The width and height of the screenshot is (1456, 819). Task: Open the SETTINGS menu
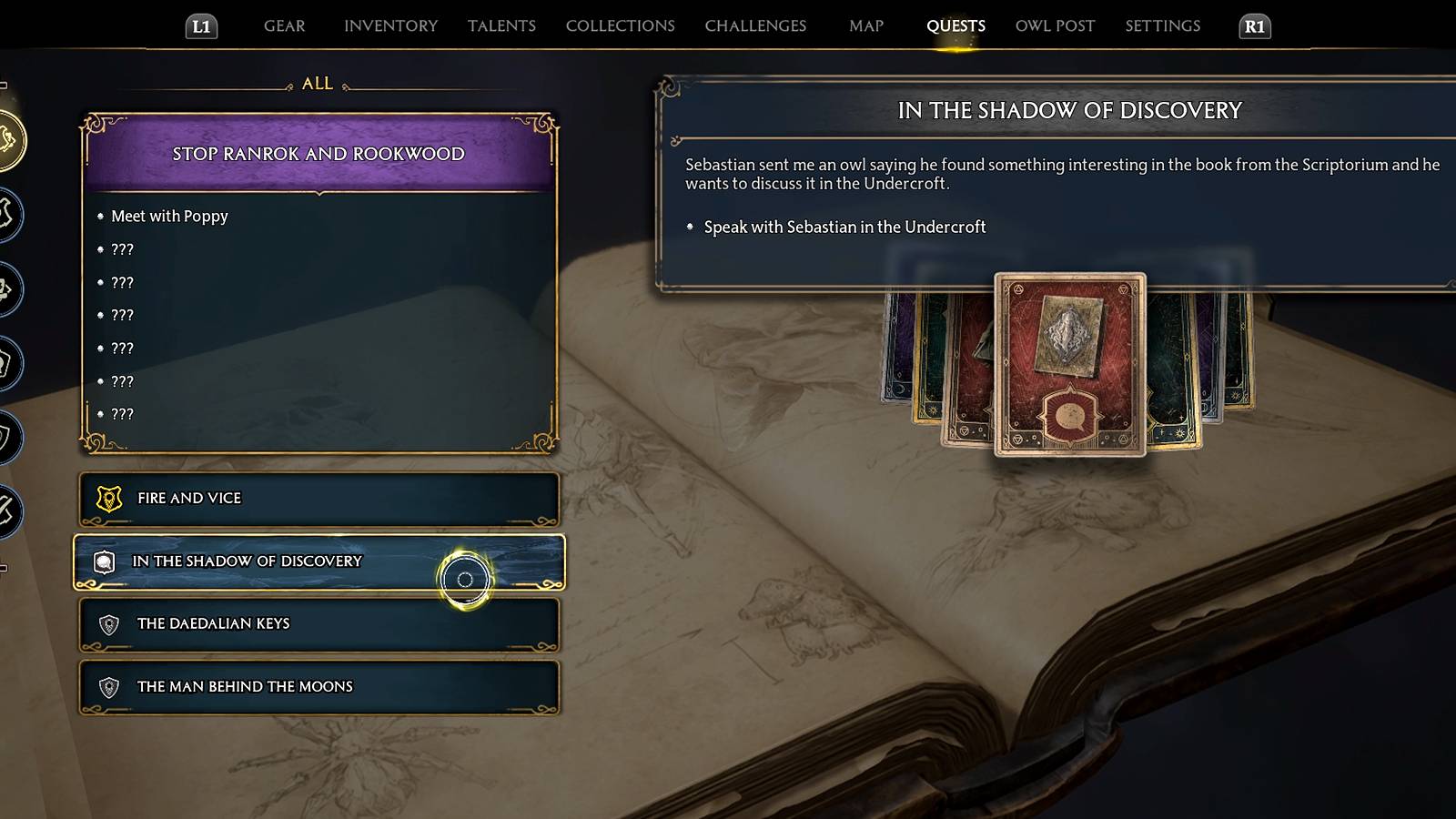(1162, 25)
